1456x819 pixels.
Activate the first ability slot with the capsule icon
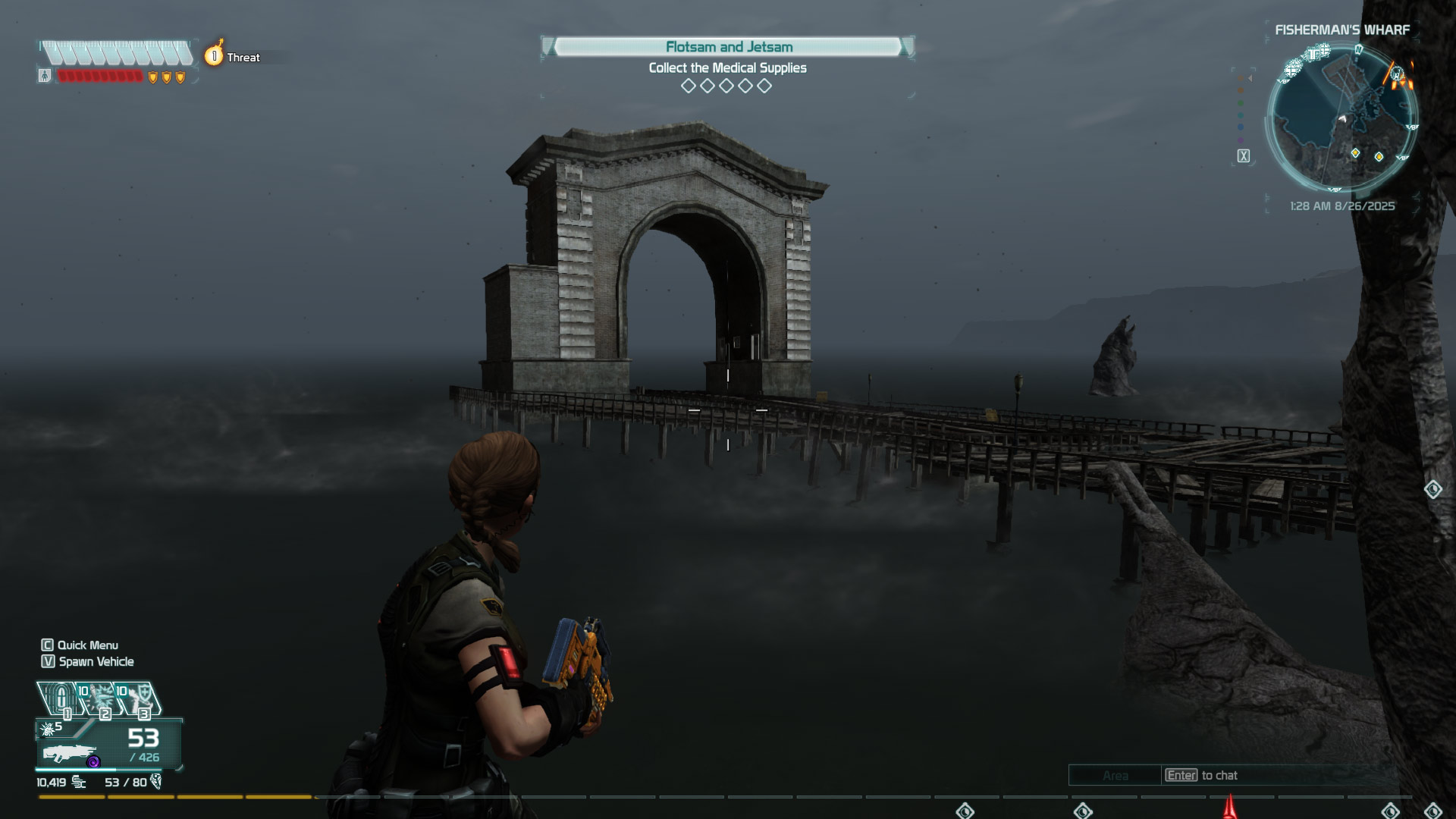point(61,698)
